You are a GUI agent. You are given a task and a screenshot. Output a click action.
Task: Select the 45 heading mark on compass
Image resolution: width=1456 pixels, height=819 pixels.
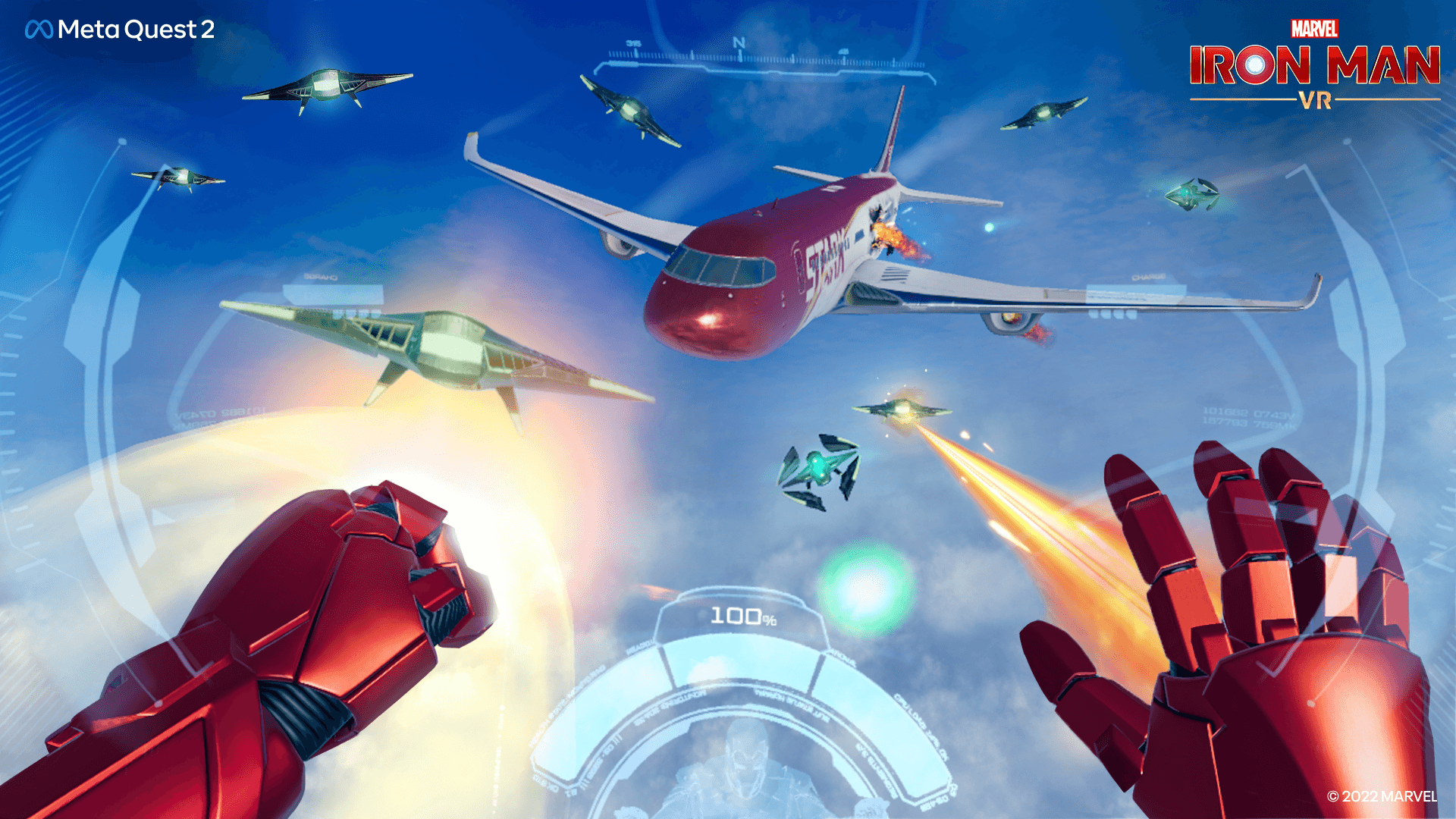click(x=844, y=53)
